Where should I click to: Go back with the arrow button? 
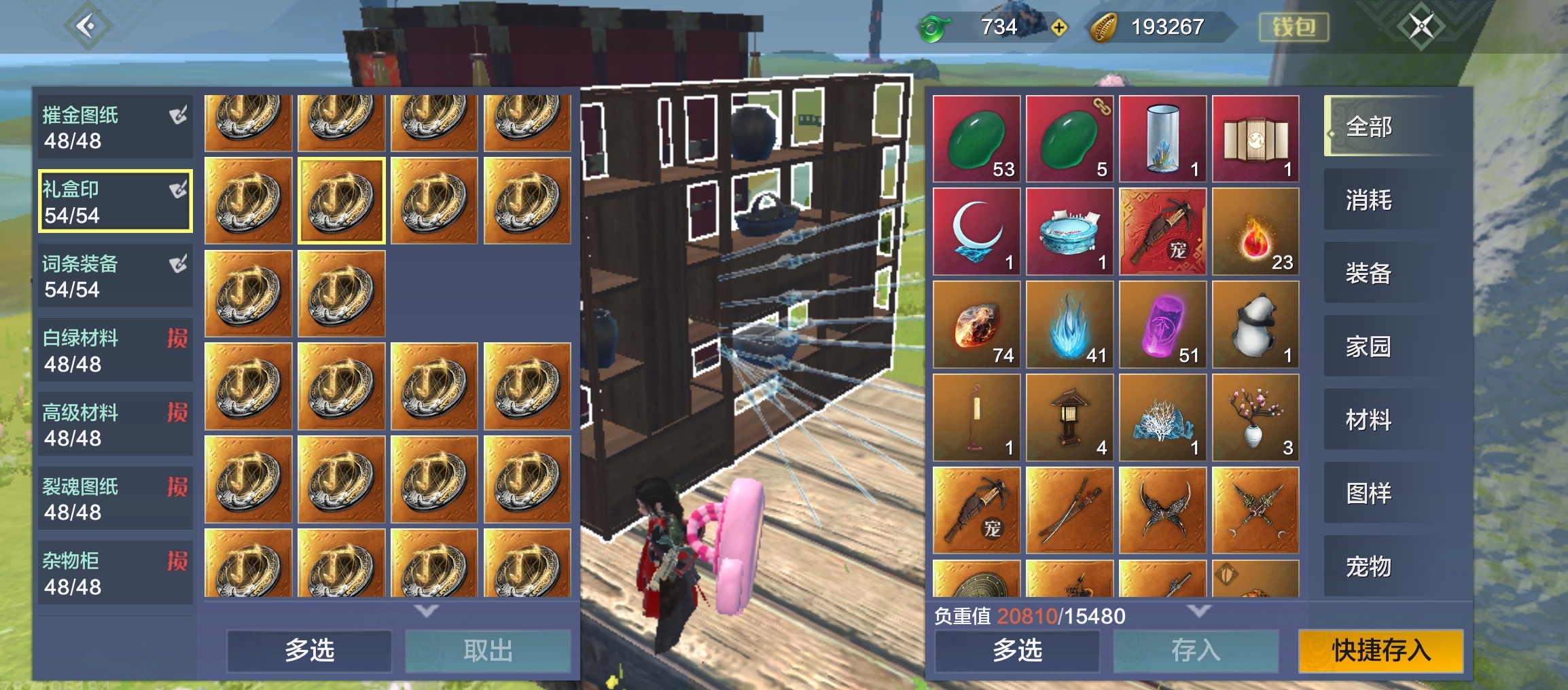tap(87, 26)
